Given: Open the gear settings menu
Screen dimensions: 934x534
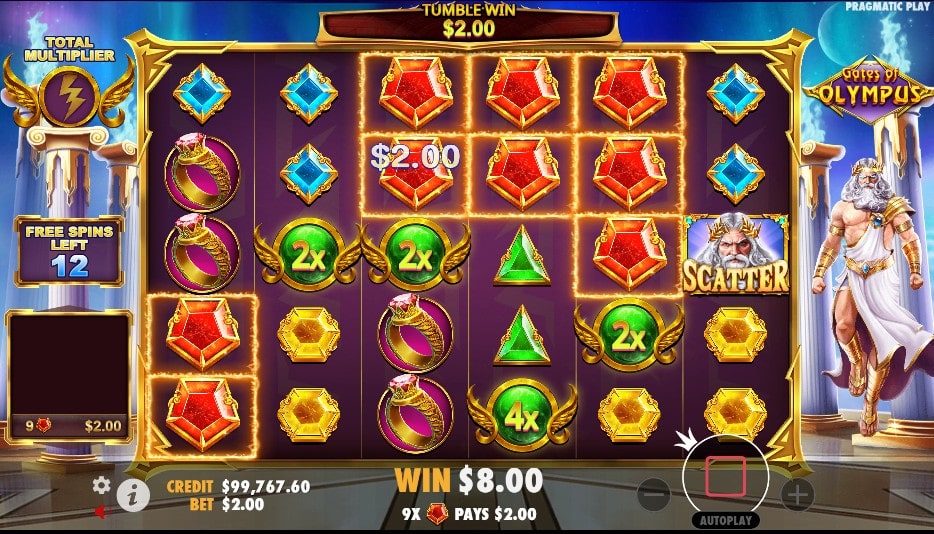Looking at the screenshot, I should pos(101,485).
